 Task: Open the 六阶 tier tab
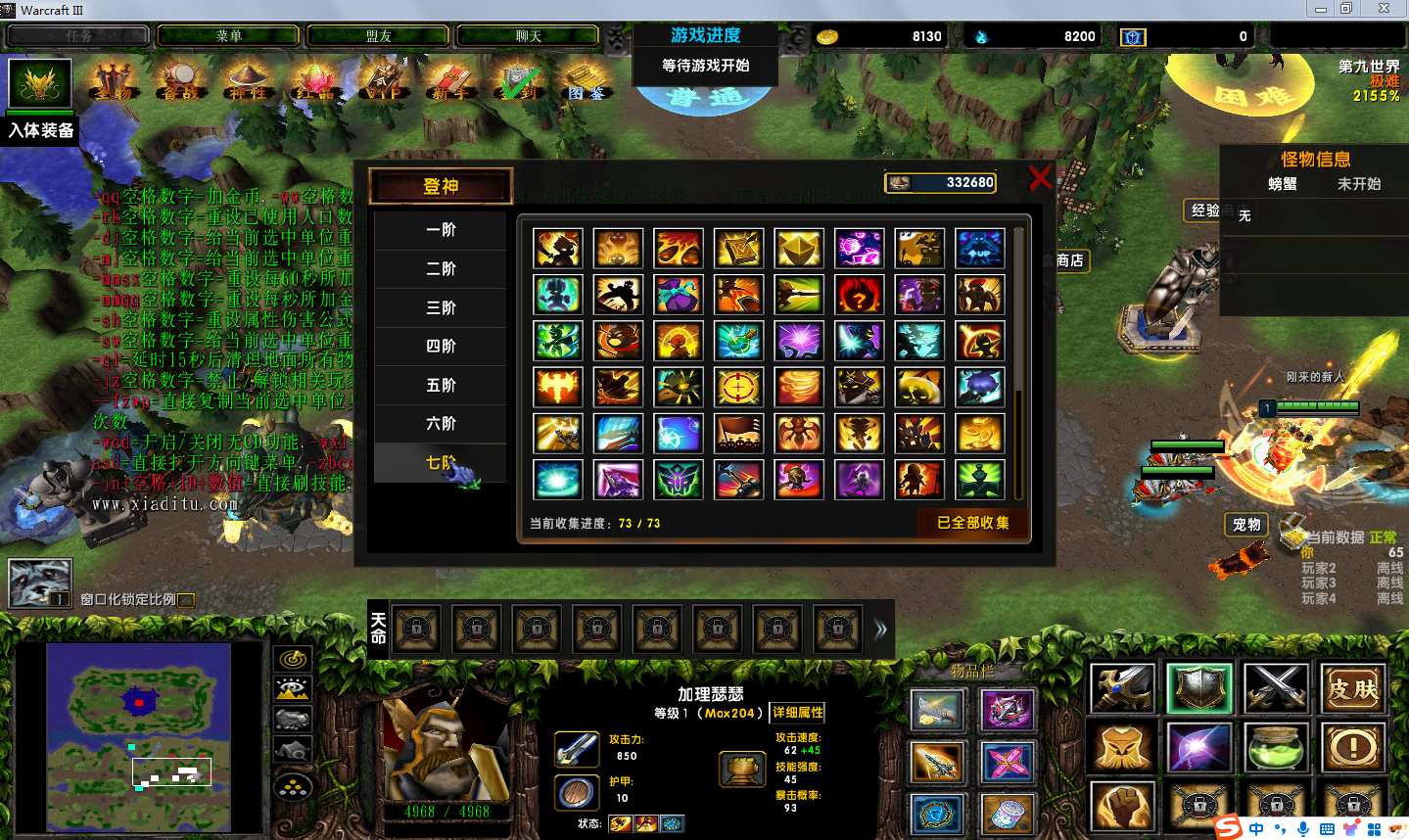click(441, 423)
